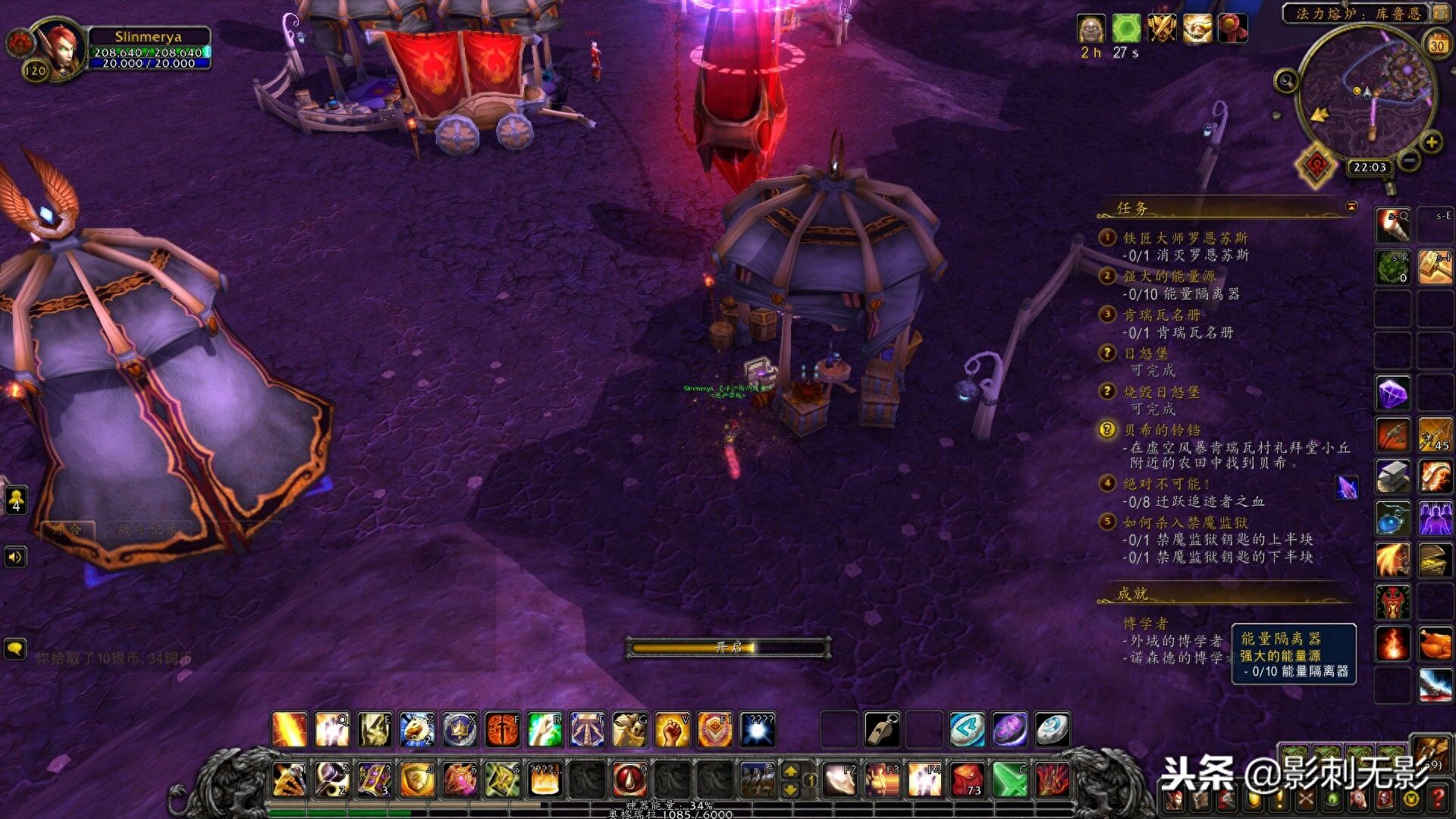Click the green hexagon buff icon
Viewport: 1456px width, 819px height.
pos(1126,30)
